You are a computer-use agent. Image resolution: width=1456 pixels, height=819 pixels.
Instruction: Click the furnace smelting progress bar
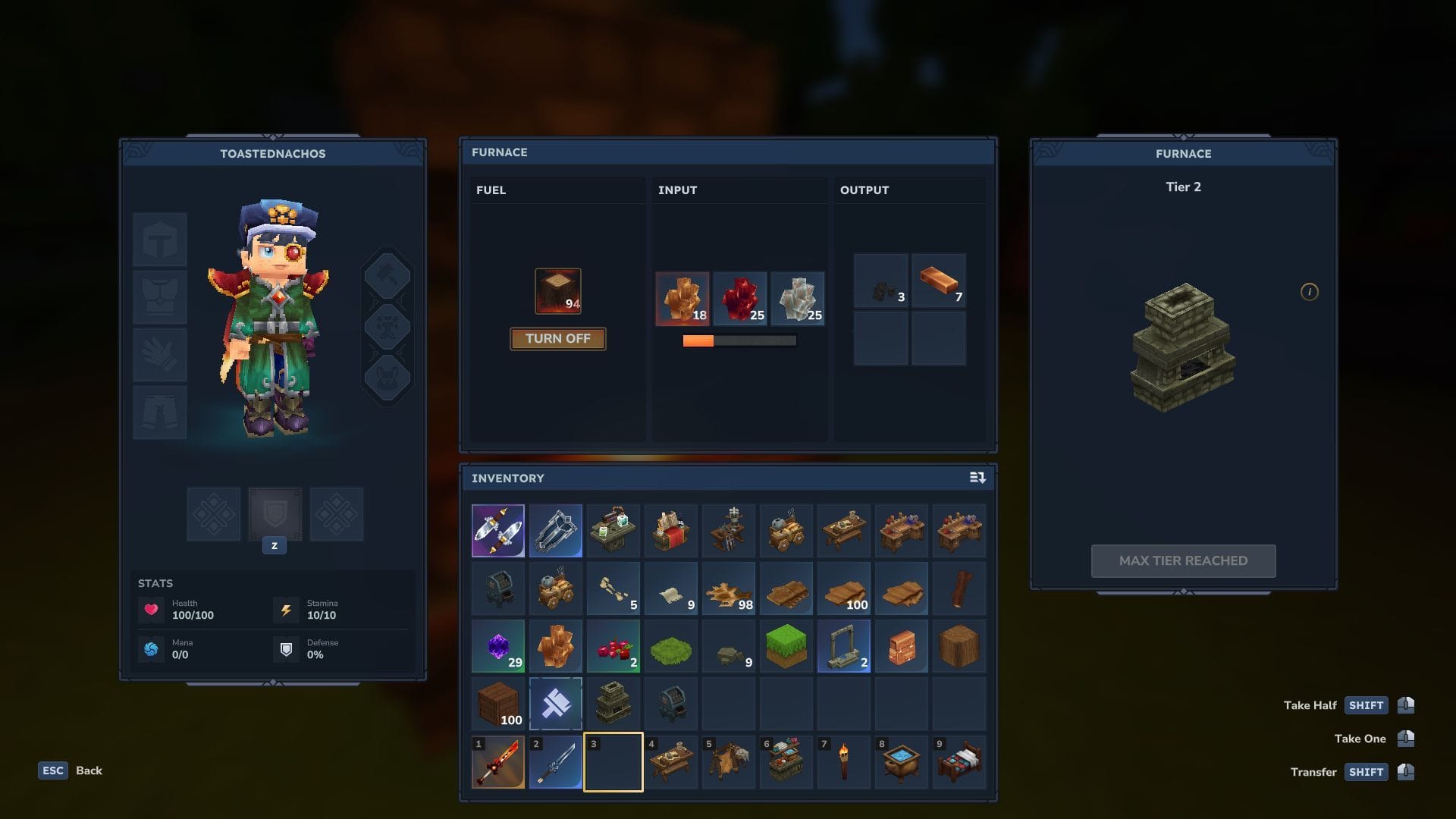click(739, 340)
